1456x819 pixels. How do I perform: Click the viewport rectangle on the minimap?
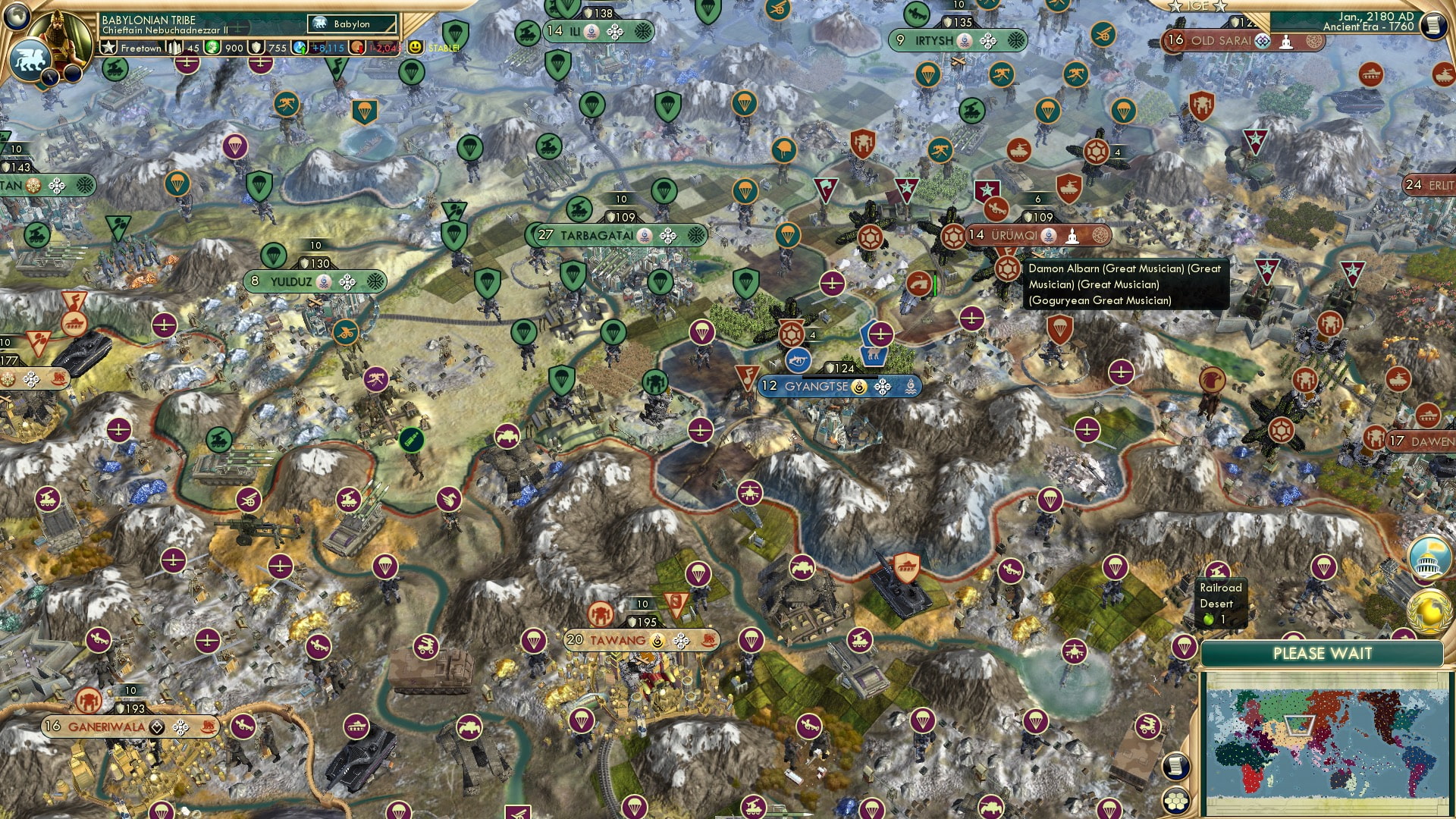tap(1299, 726)
